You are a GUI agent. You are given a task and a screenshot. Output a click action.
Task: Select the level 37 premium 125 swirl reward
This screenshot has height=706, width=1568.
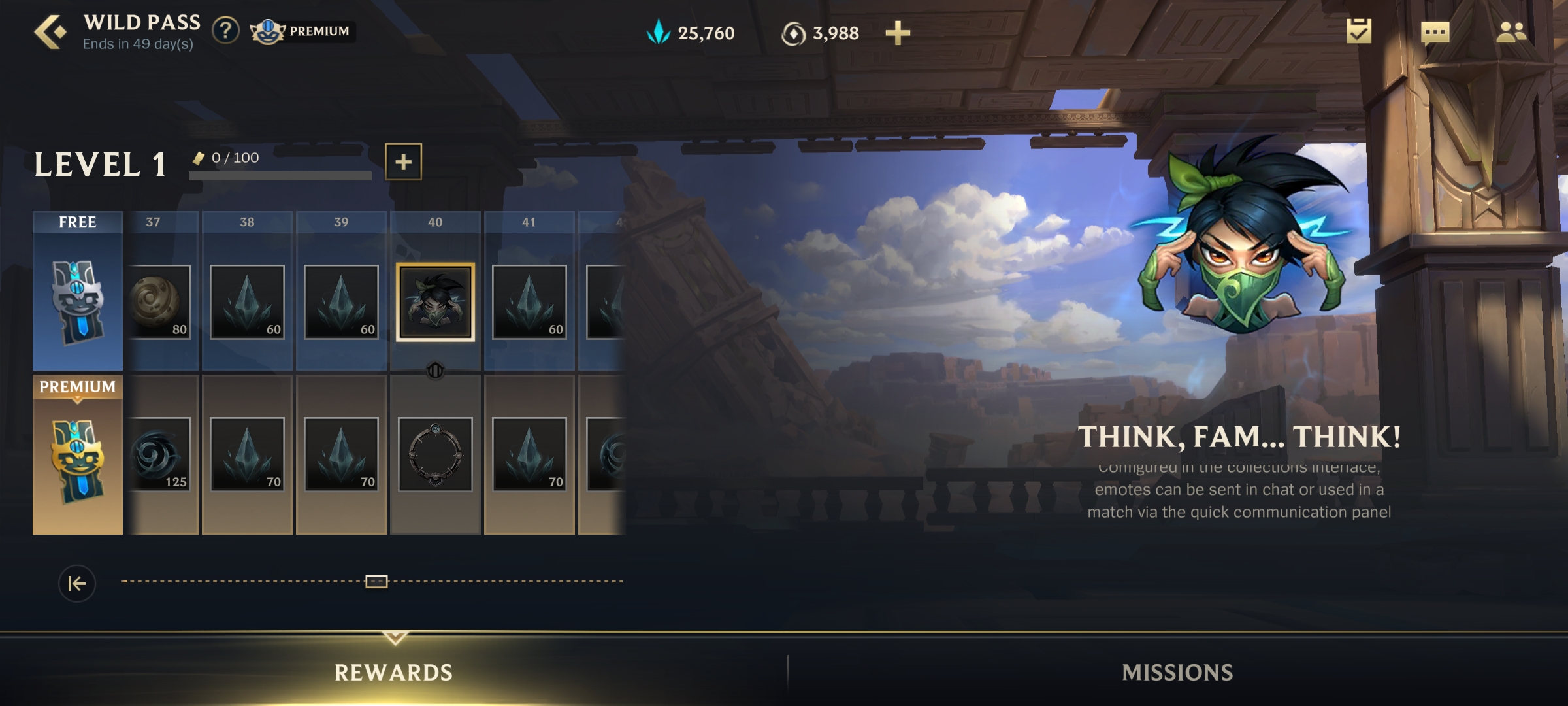[x=159, y=454]
